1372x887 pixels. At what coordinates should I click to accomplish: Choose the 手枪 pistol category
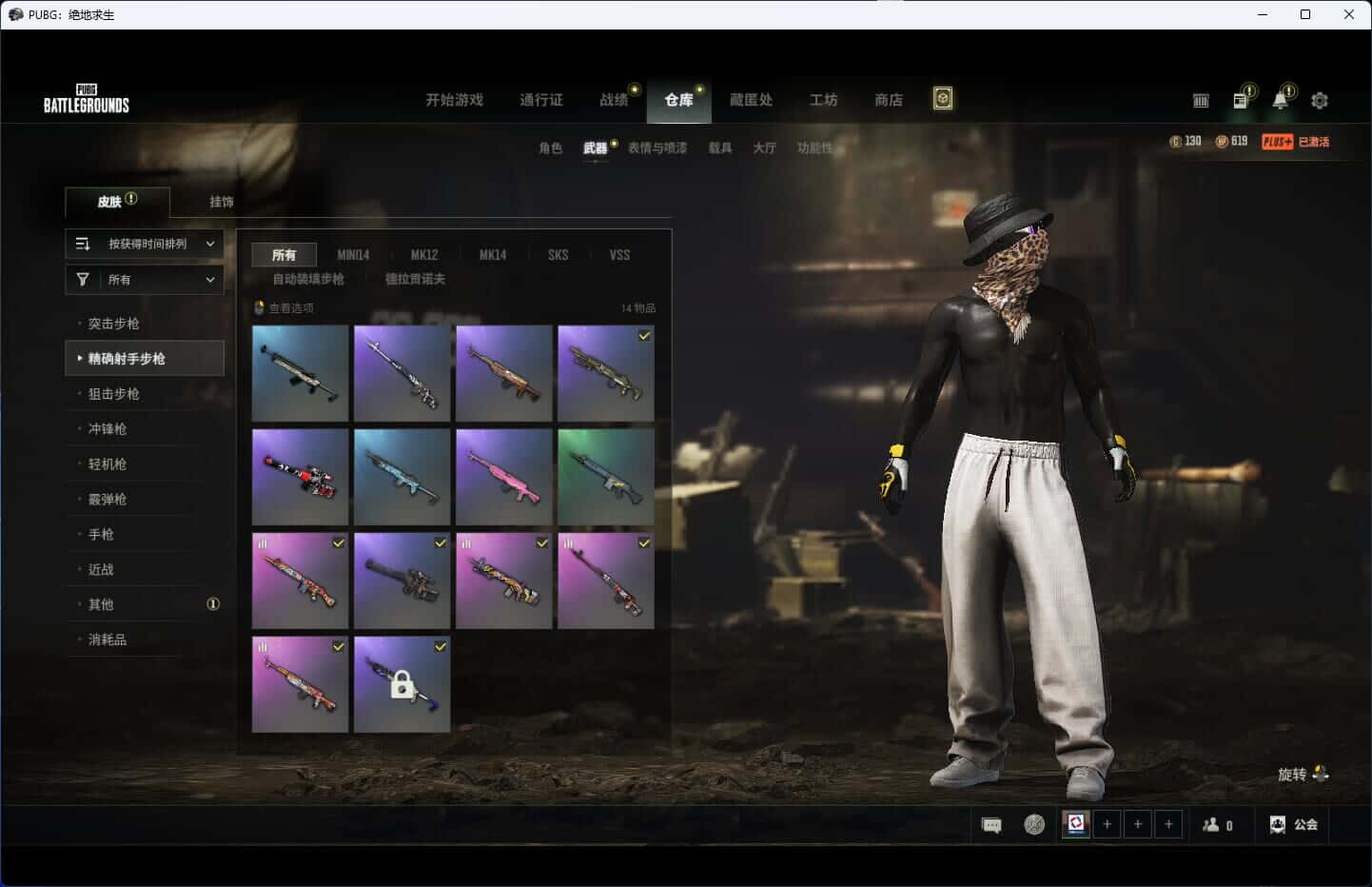pyautogui.click(x=101, y=535)
